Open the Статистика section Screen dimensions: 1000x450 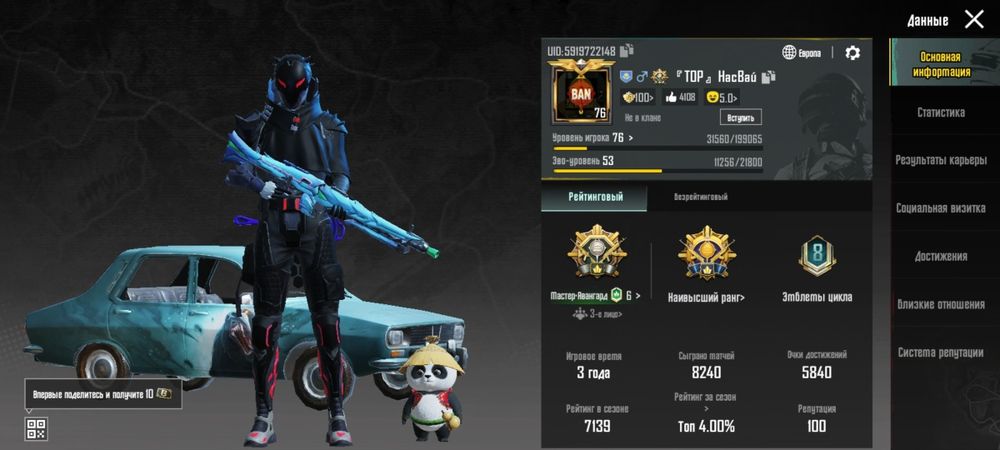(941, 113)
